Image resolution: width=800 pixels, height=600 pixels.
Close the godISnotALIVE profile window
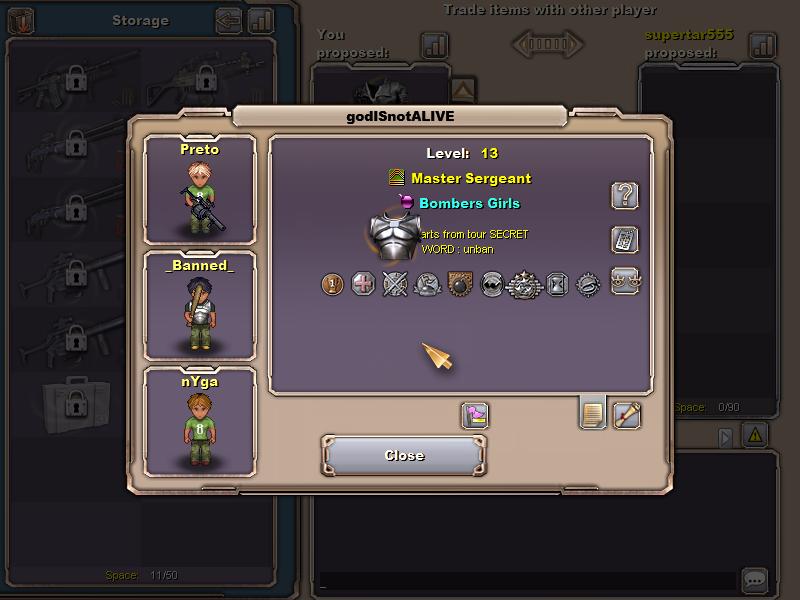tap(404, 455)
